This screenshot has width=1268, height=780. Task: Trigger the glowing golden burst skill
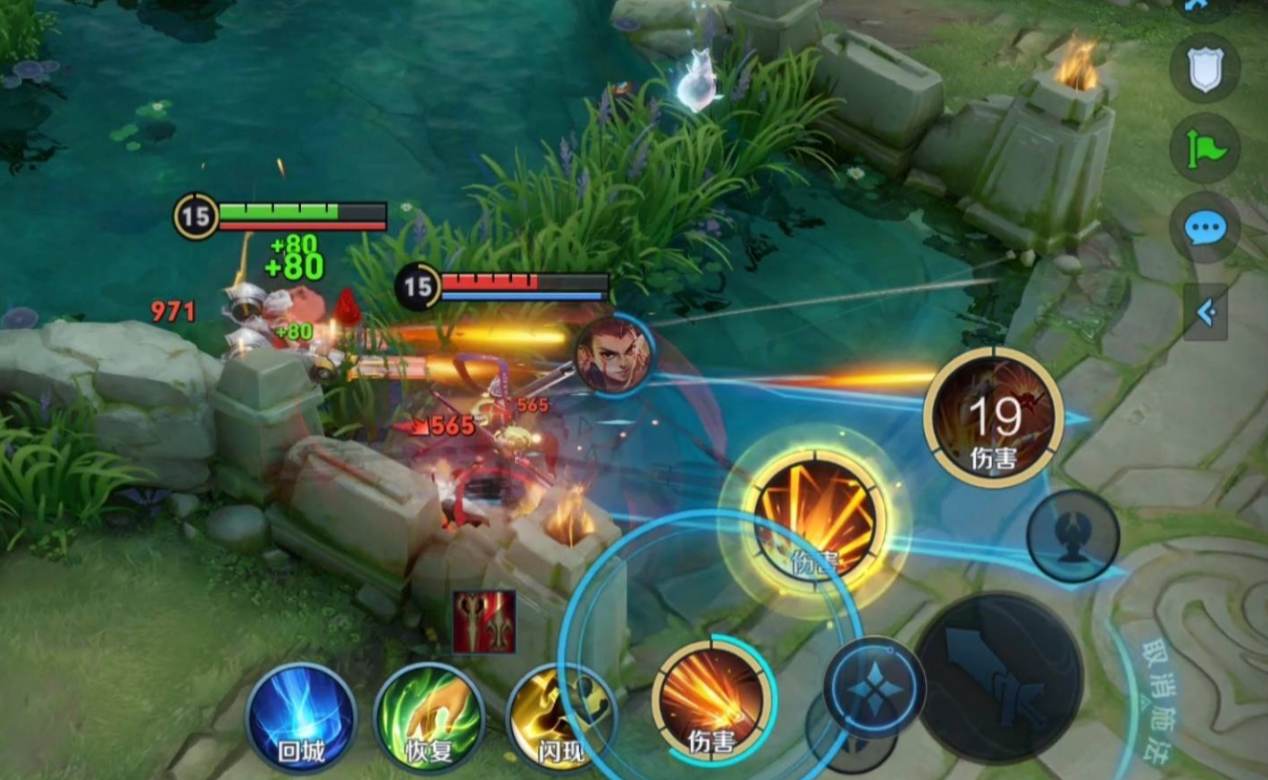[x=814, y=514]
